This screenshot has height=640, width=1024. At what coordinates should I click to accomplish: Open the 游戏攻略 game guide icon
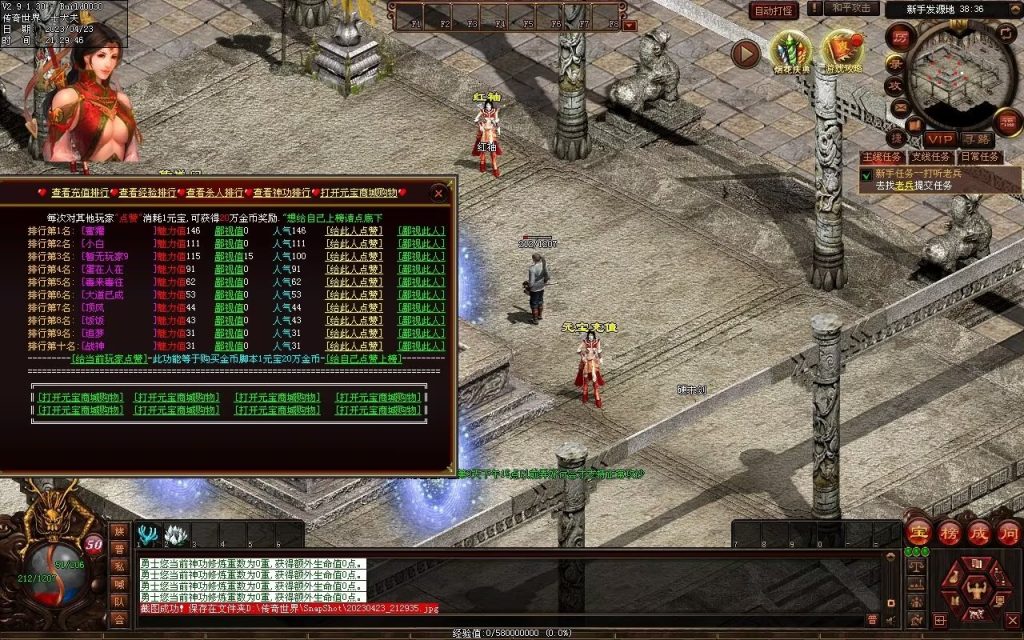click(842, 52)
